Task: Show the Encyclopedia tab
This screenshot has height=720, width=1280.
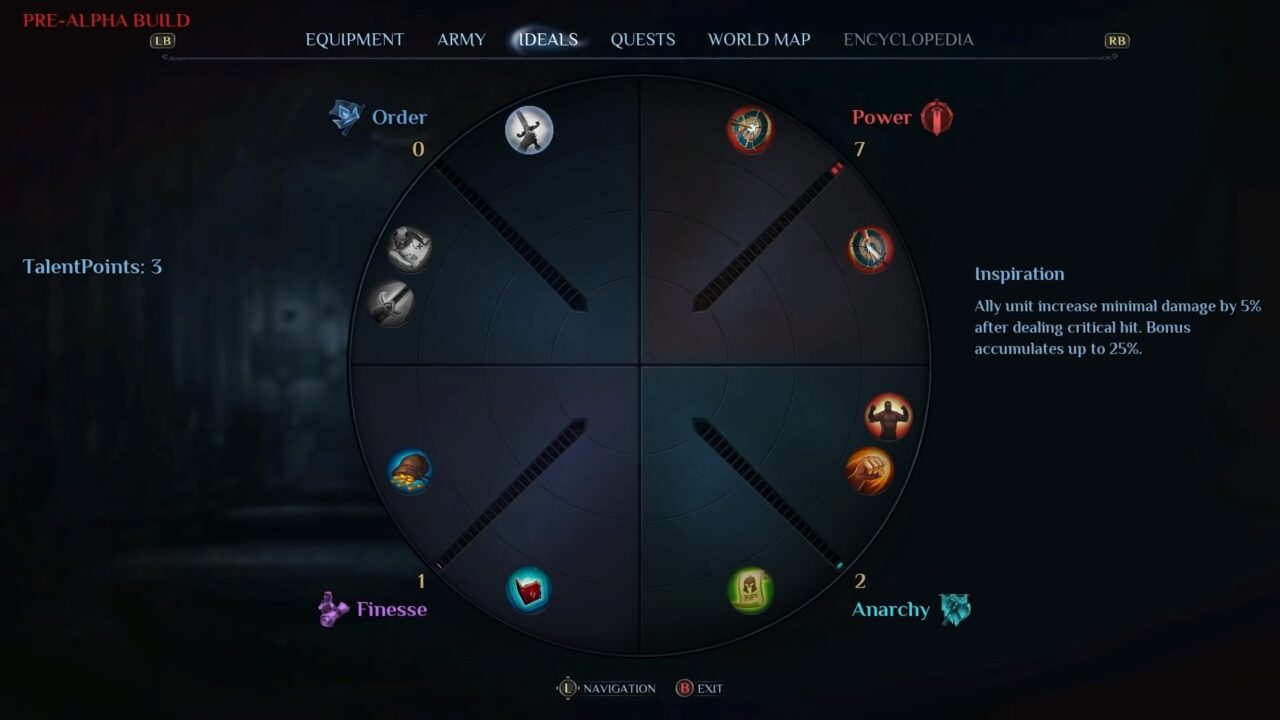Action: pos(908,40)
